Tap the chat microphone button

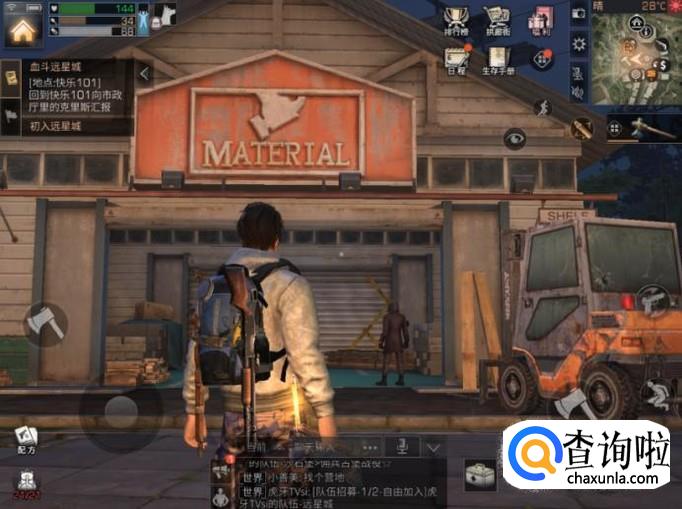tap(402, 447)
